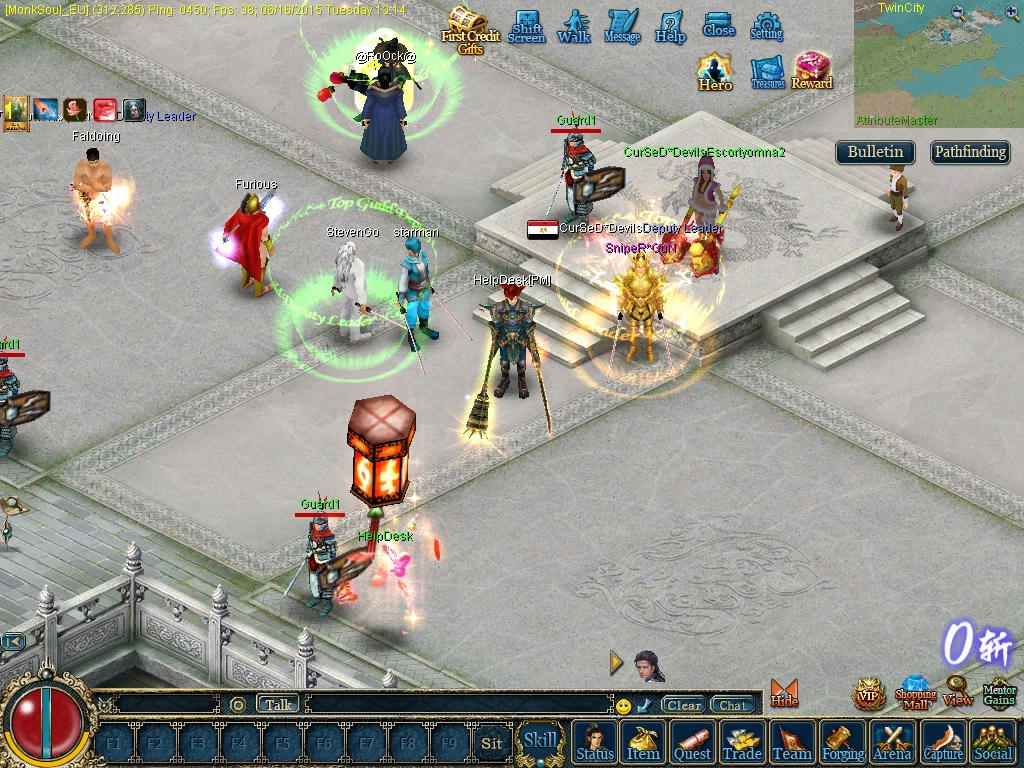Toggle the Walk movement mode
Viewport: 1024px width, 768px height.
(x=574, y=26)
